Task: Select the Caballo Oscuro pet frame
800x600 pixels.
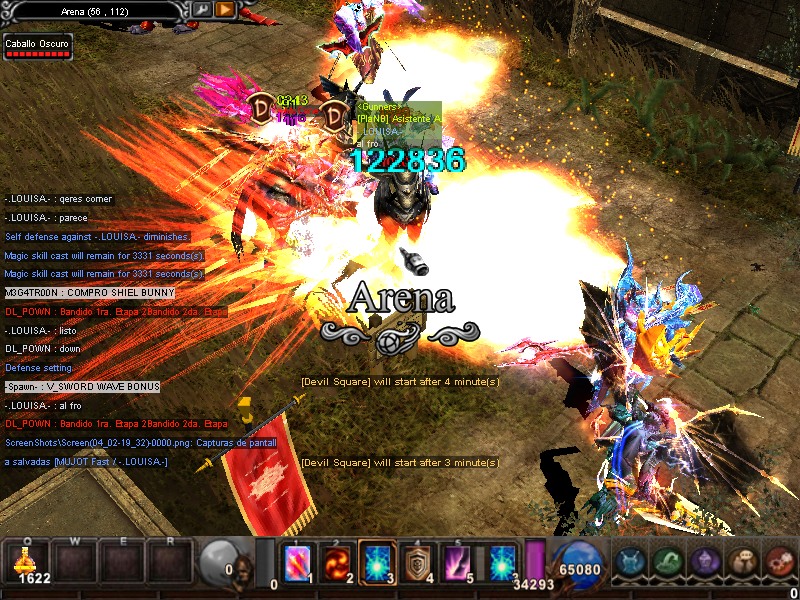Action: 37,47
